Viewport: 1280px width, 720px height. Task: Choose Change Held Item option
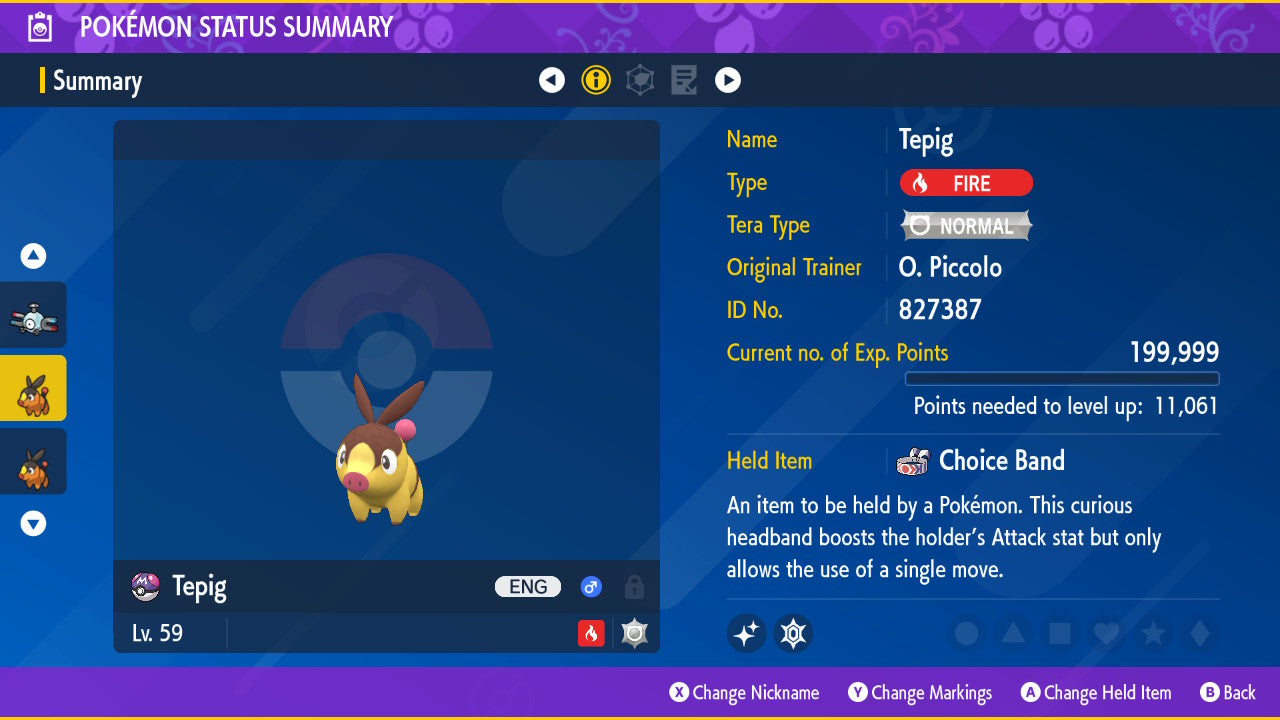1096,693
